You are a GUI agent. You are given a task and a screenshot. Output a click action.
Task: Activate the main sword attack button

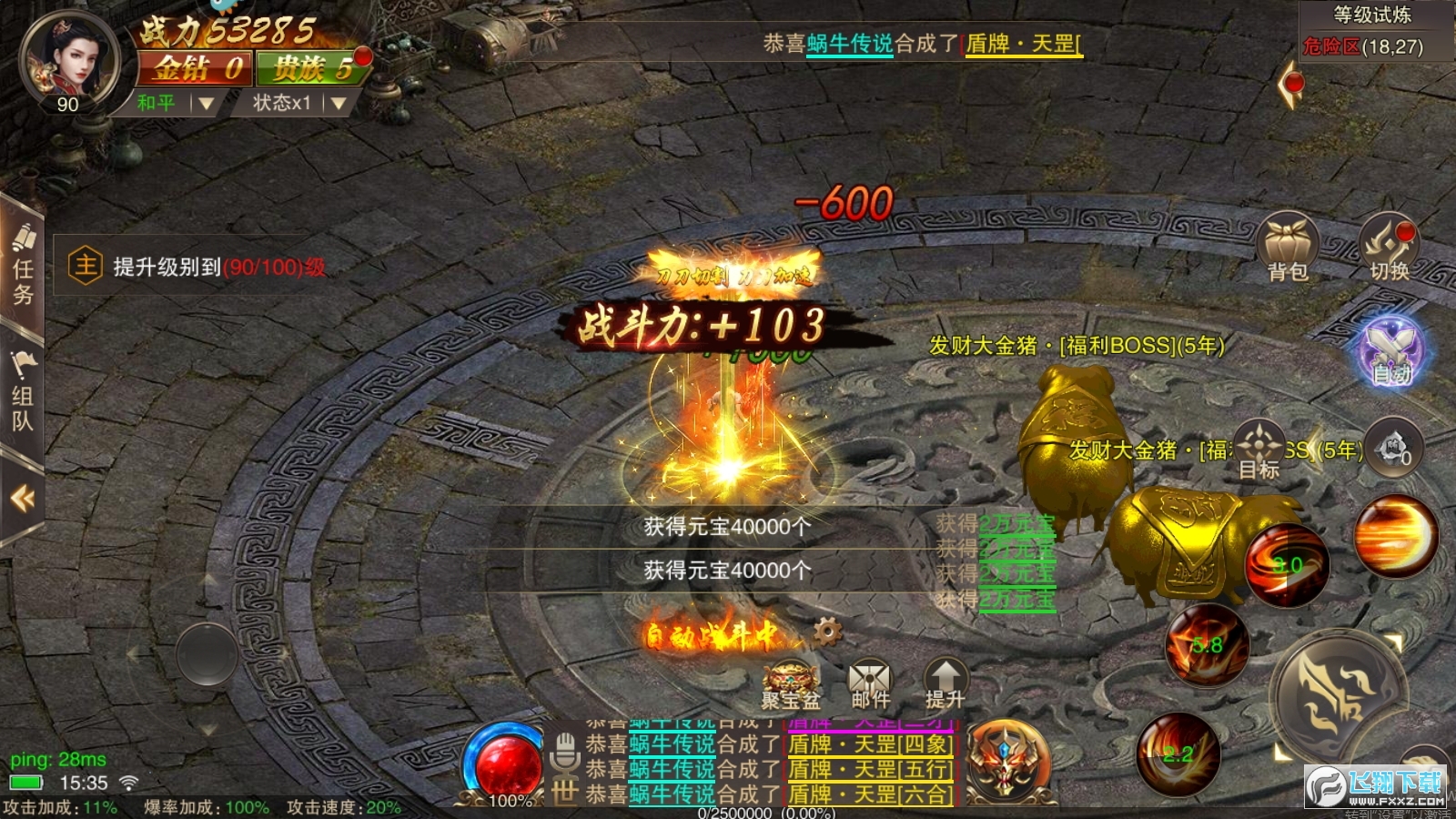(1336, 697)
